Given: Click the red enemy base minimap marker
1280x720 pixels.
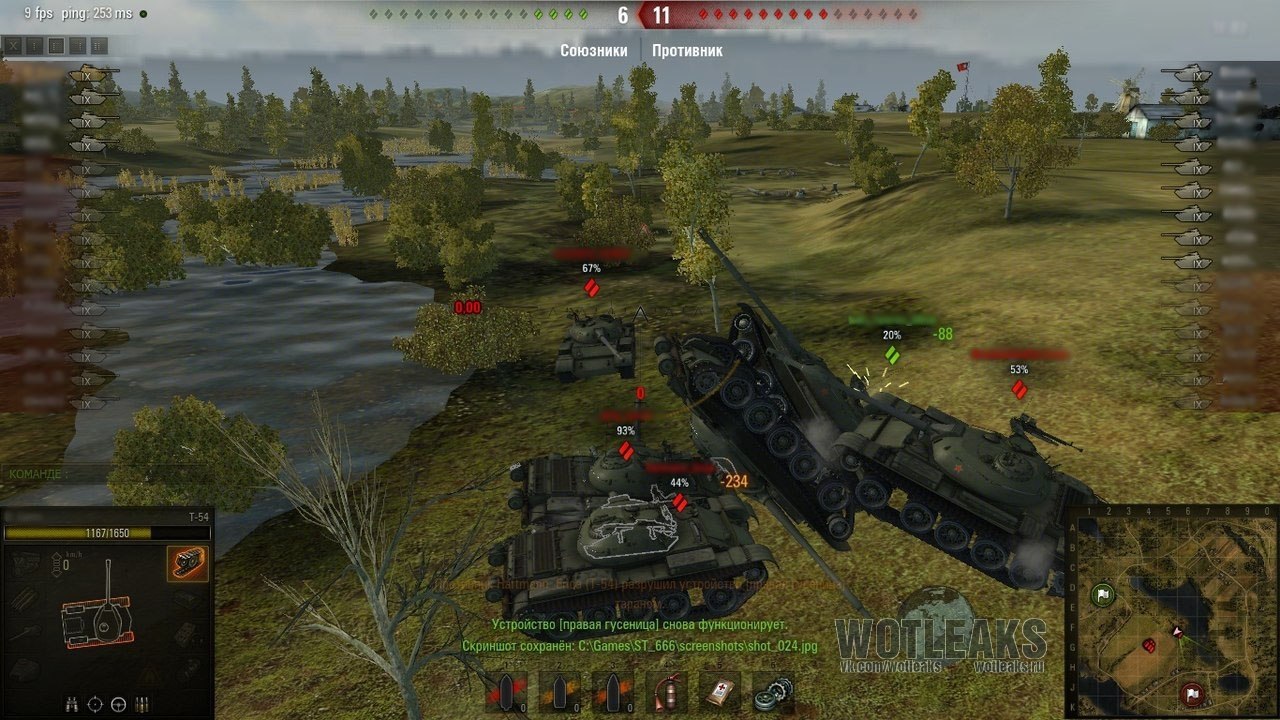Looking at the screenshot, I should pos(1191,692).
